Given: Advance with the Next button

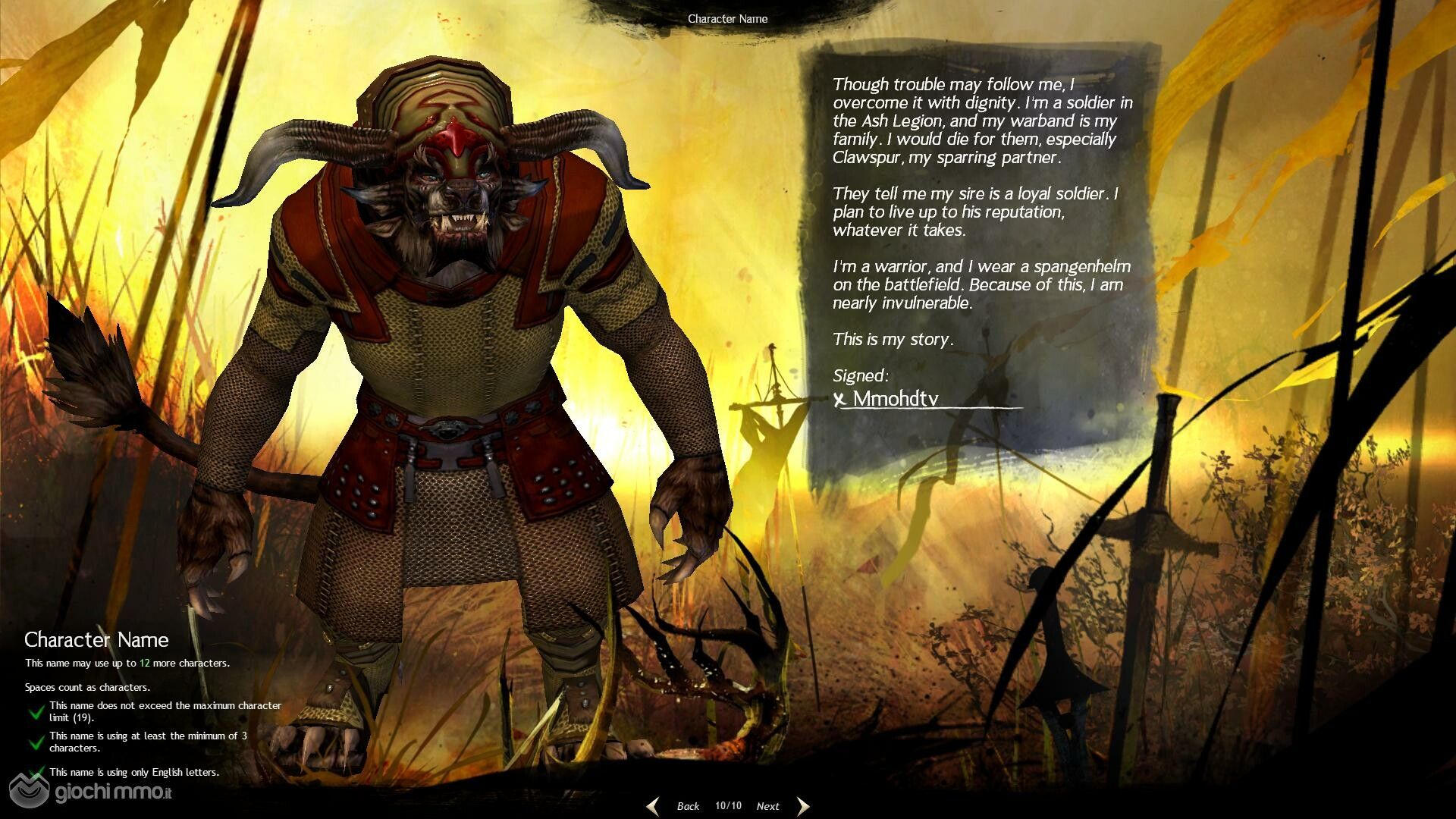Looking at the screenshot, I should point(767,806).
